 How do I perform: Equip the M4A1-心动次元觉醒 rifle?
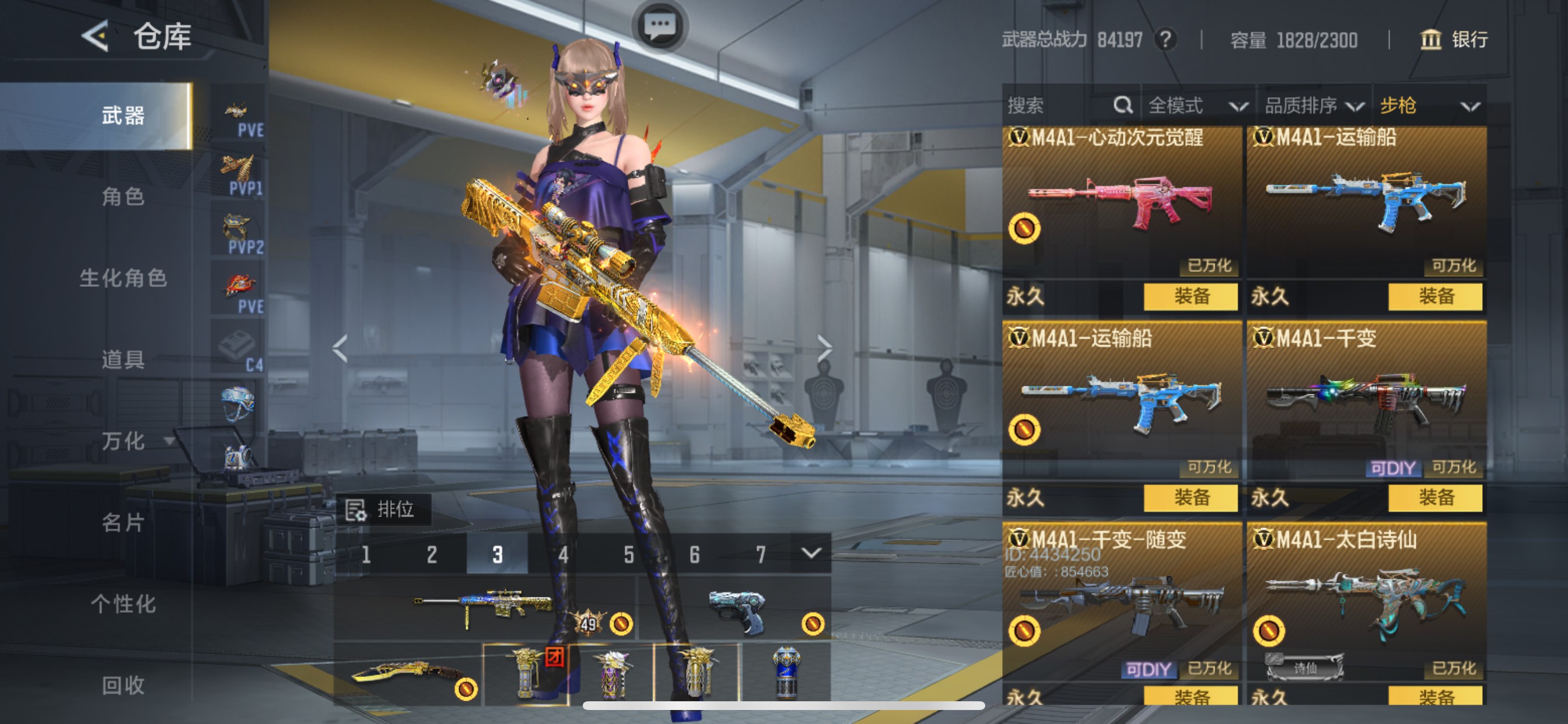point(1190,297)
